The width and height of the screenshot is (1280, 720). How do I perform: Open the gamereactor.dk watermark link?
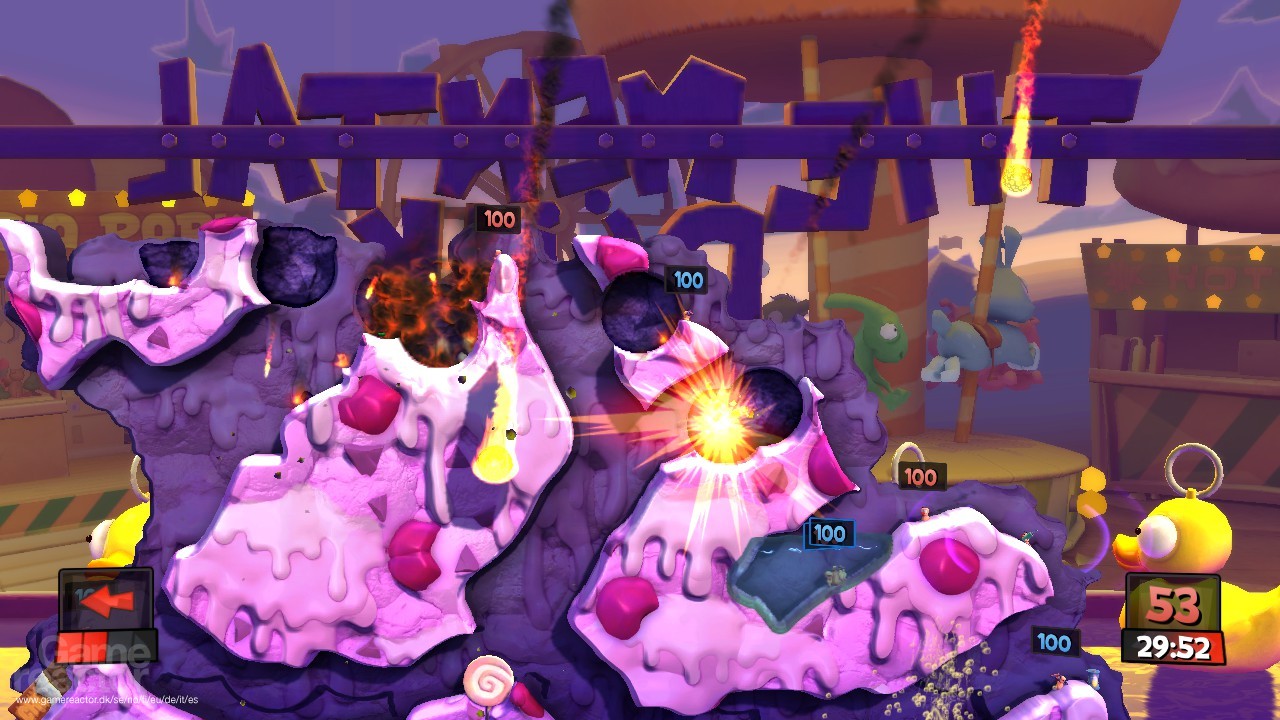tap(107, 699)
